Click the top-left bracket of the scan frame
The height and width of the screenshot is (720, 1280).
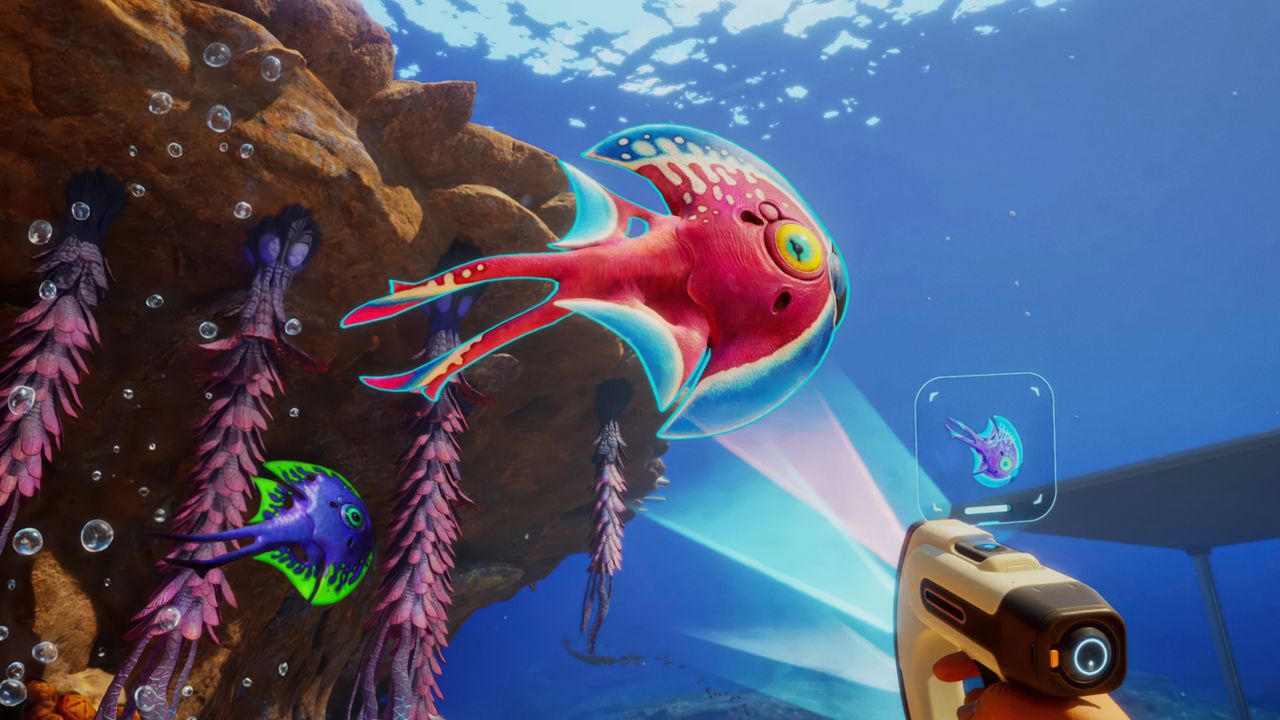(x=934, y=395)
